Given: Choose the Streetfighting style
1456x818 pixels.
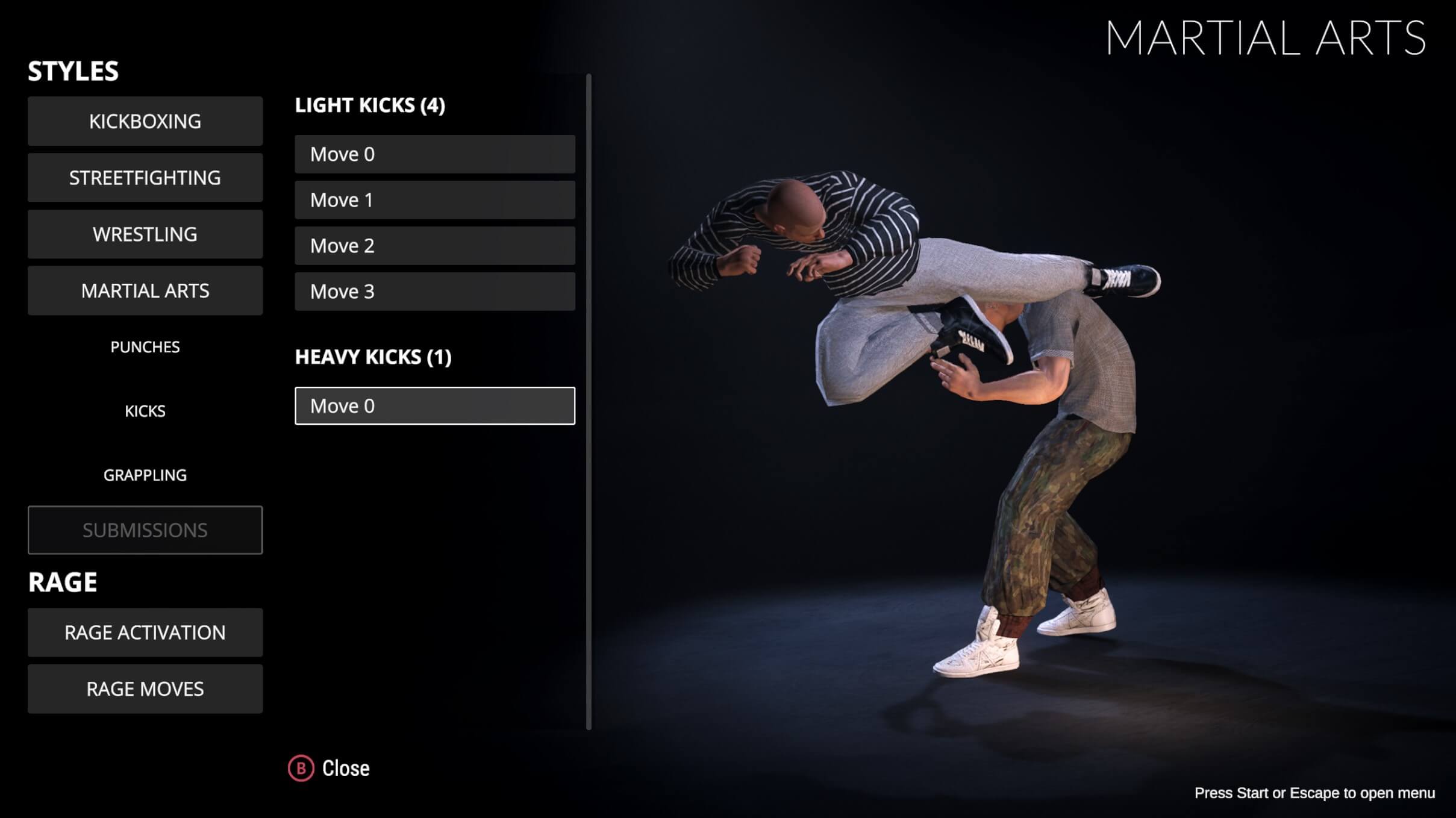Looking at the screenshot, I should 145,178.
